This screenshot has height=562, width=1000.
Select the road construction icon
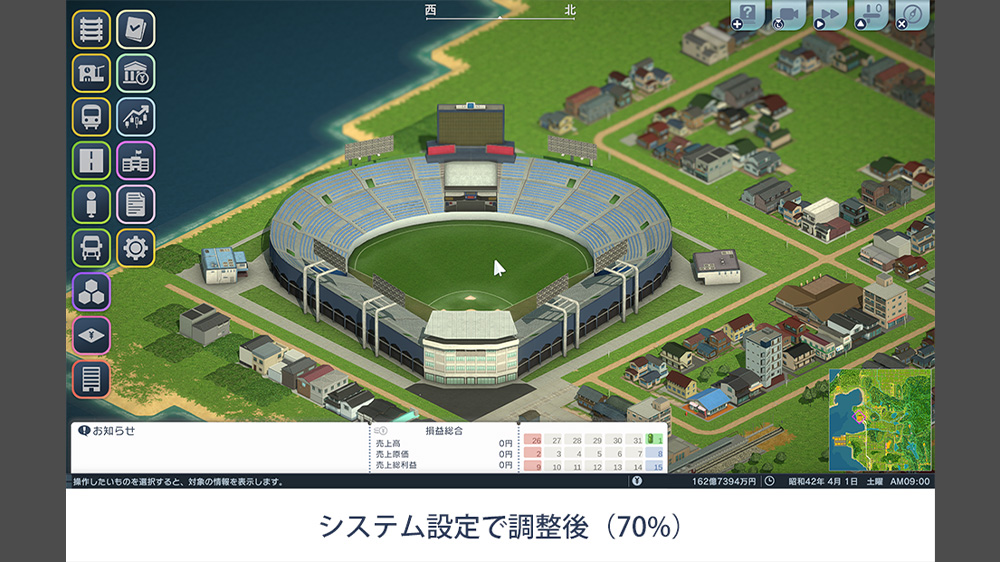(x=91, y=161)
